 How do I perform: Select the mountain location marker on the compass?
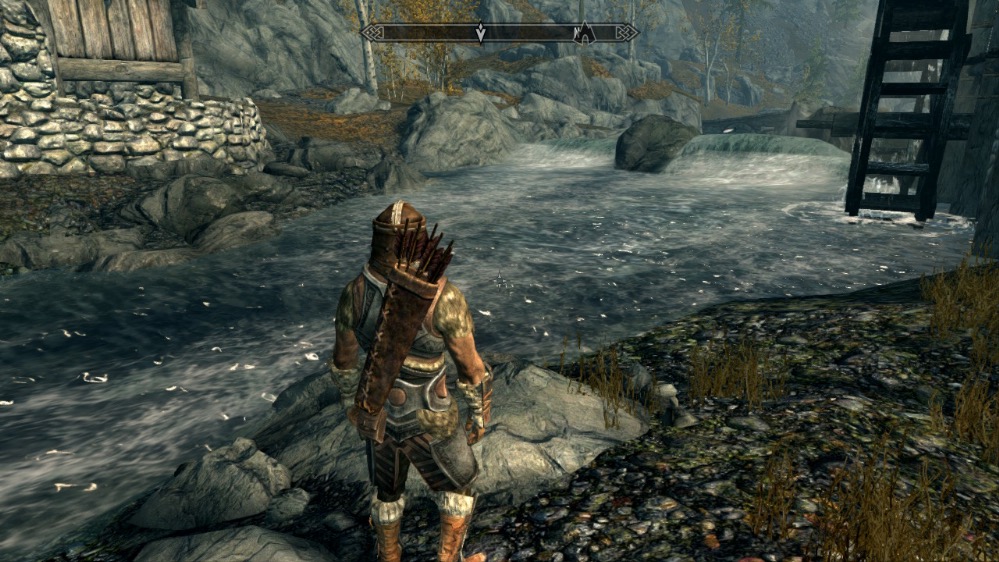[584, 34]
